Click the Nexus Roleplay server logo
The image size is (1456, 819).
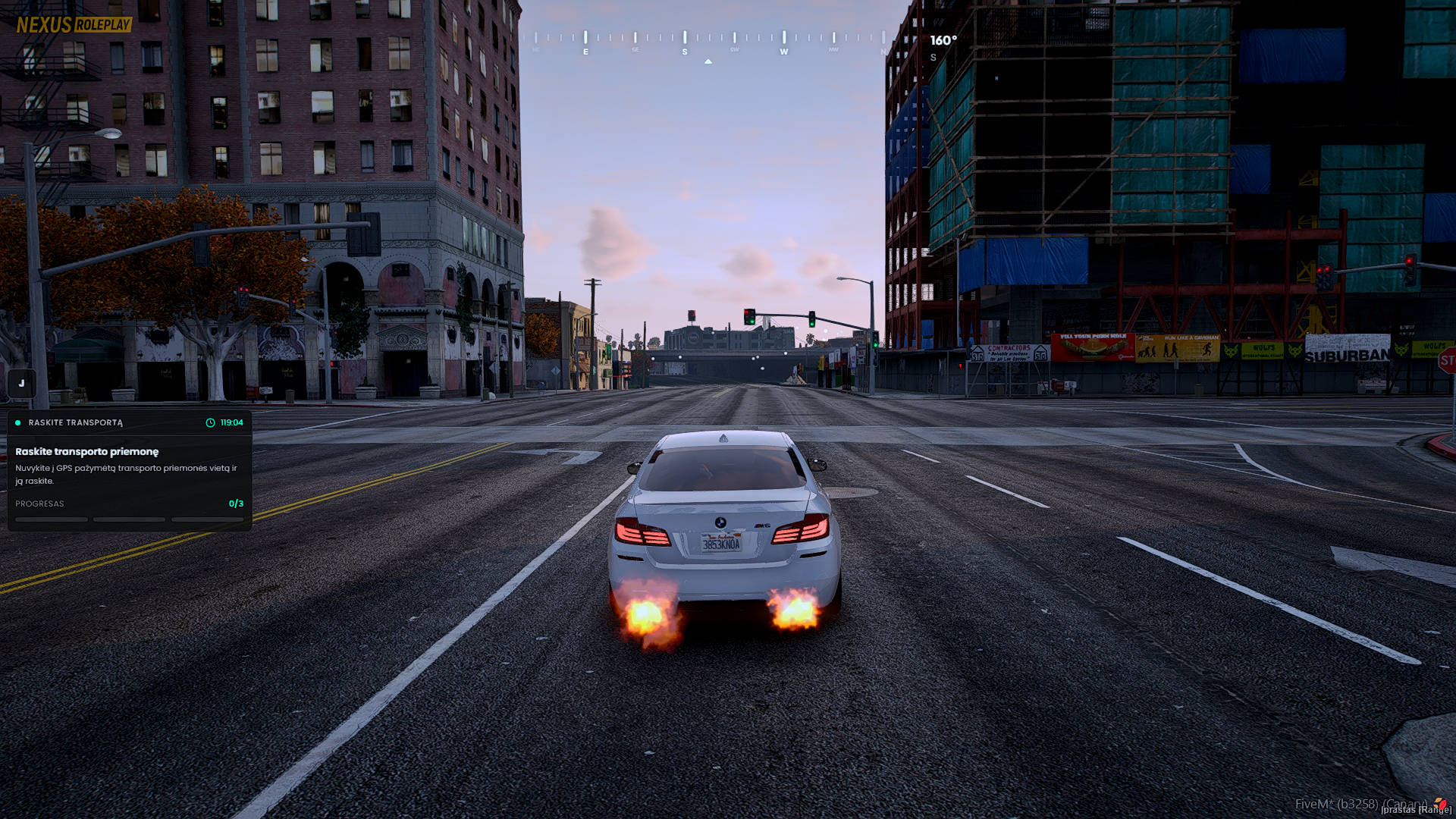(74, 25)
